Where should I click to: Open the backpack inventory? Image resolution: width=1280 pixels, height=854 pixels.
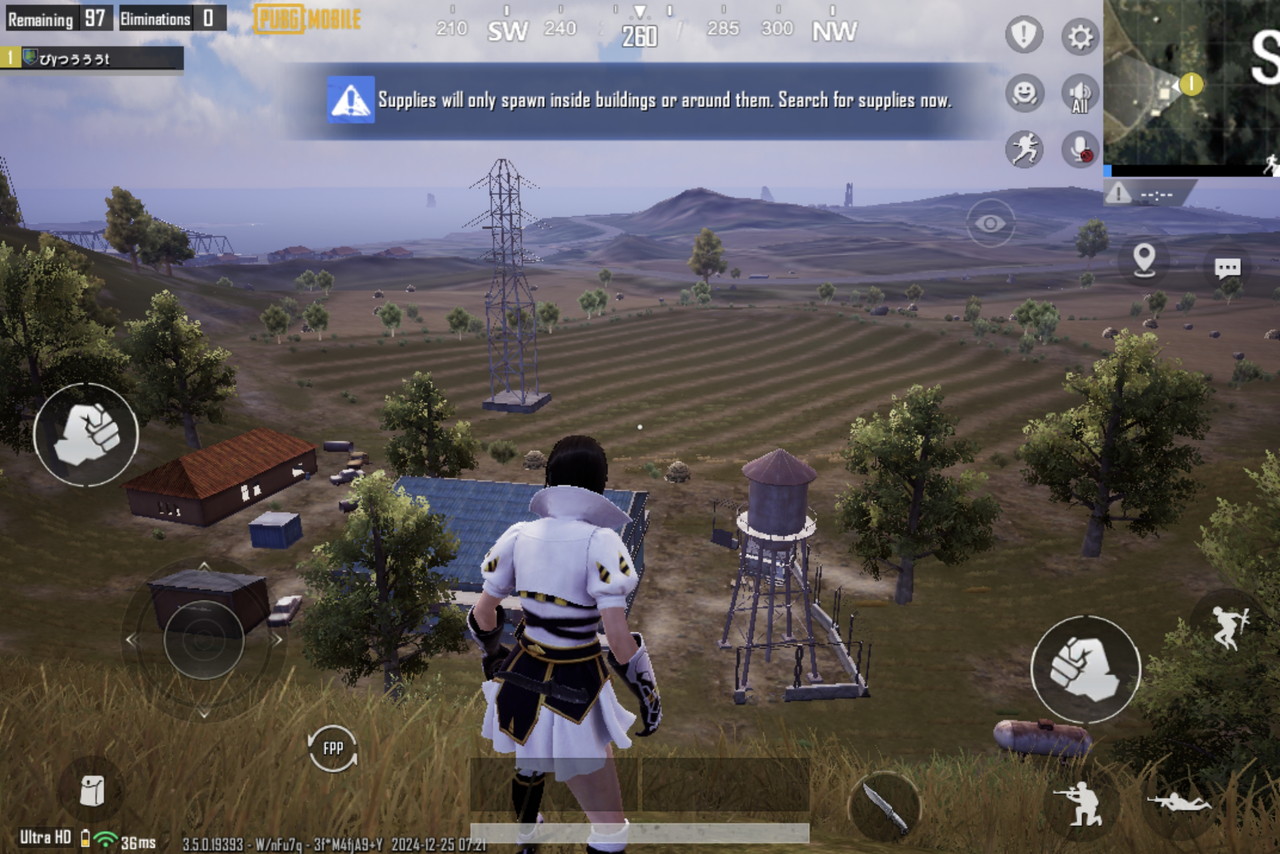click(92, 790)
